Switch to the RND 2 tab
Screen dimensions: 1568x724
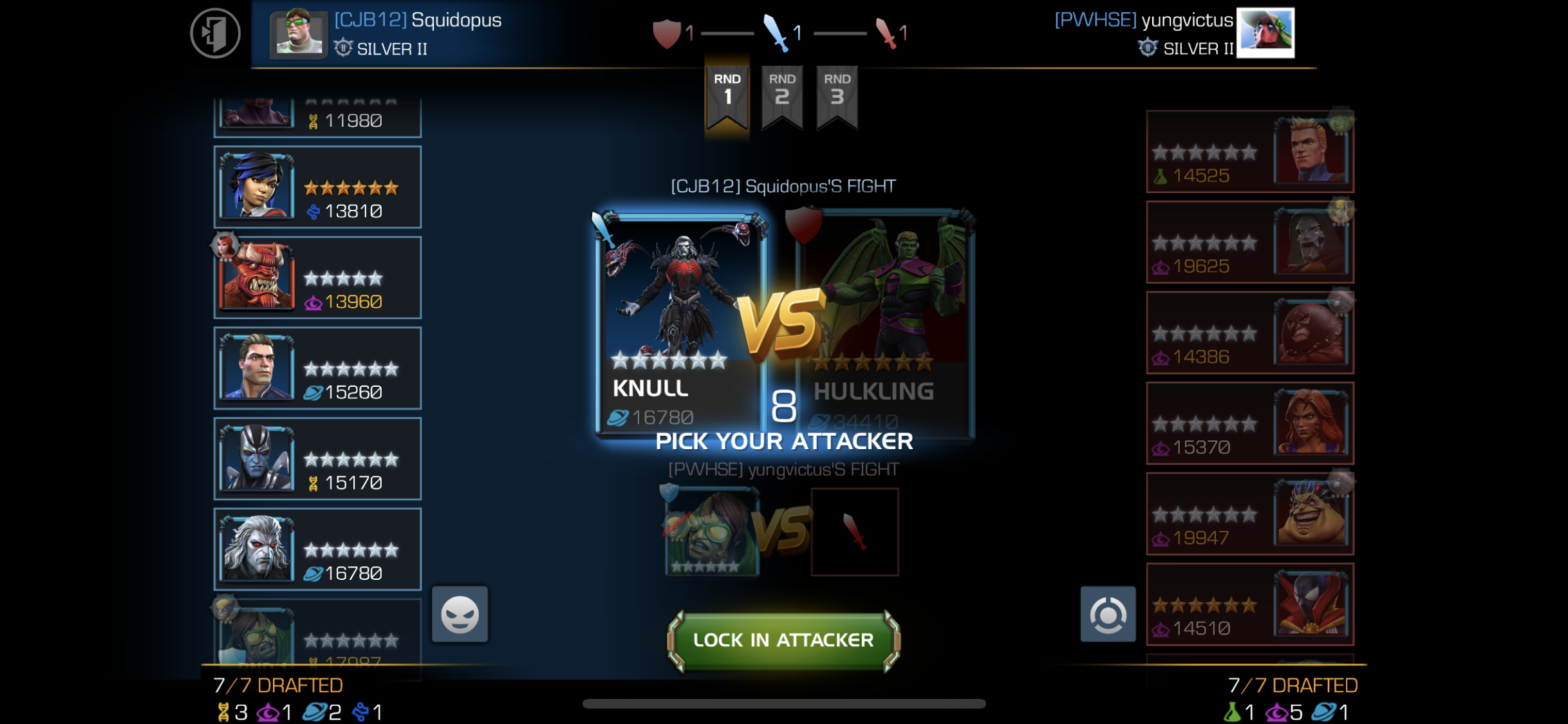pyautogui.click(x=781, y=95)
